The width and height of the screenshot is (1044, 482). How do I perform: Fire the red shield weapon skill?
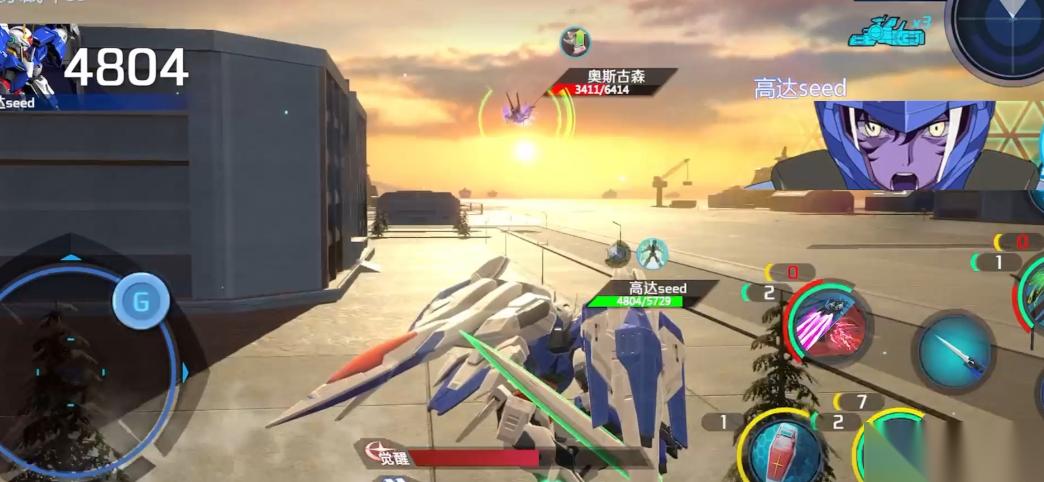pyautogui.click(x=785, y=448)
